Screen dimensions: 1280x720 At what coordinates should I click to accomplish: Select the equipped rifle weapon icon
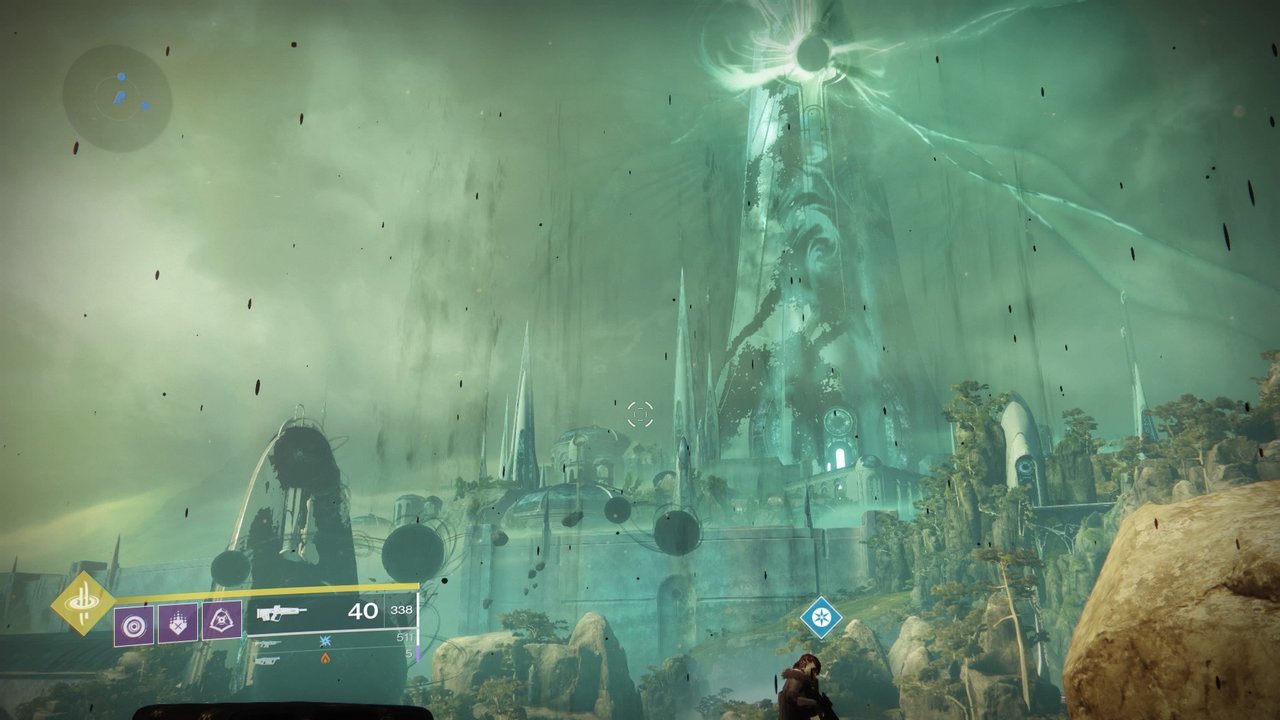pyautogui.click(x=281, y=612)
